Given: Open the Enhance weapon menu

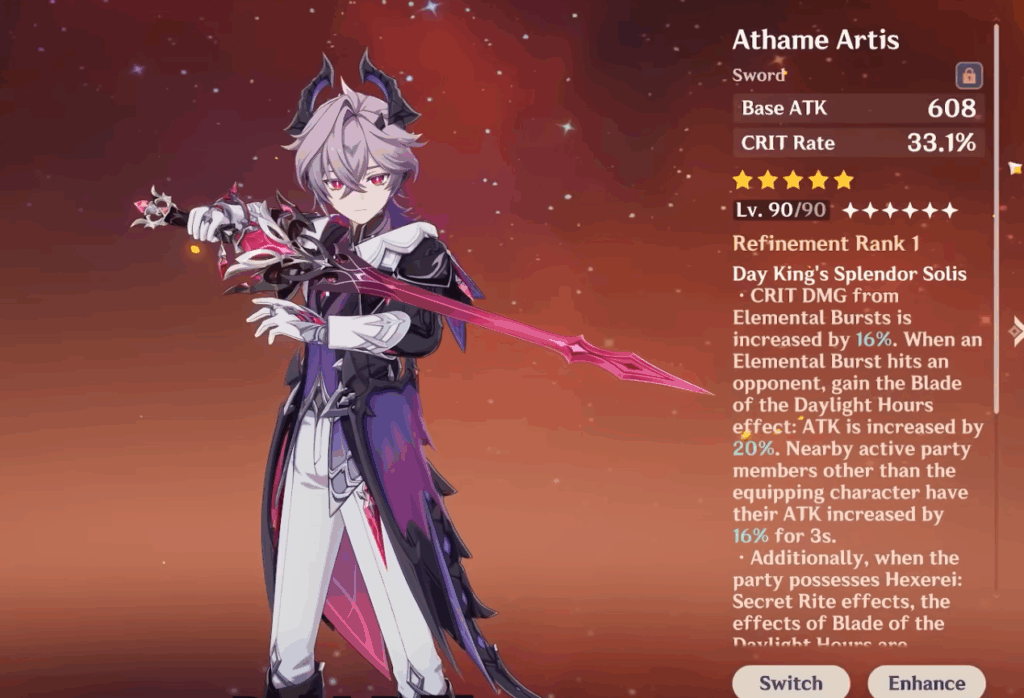Looking at the screenshot, I should click(925, 682).
